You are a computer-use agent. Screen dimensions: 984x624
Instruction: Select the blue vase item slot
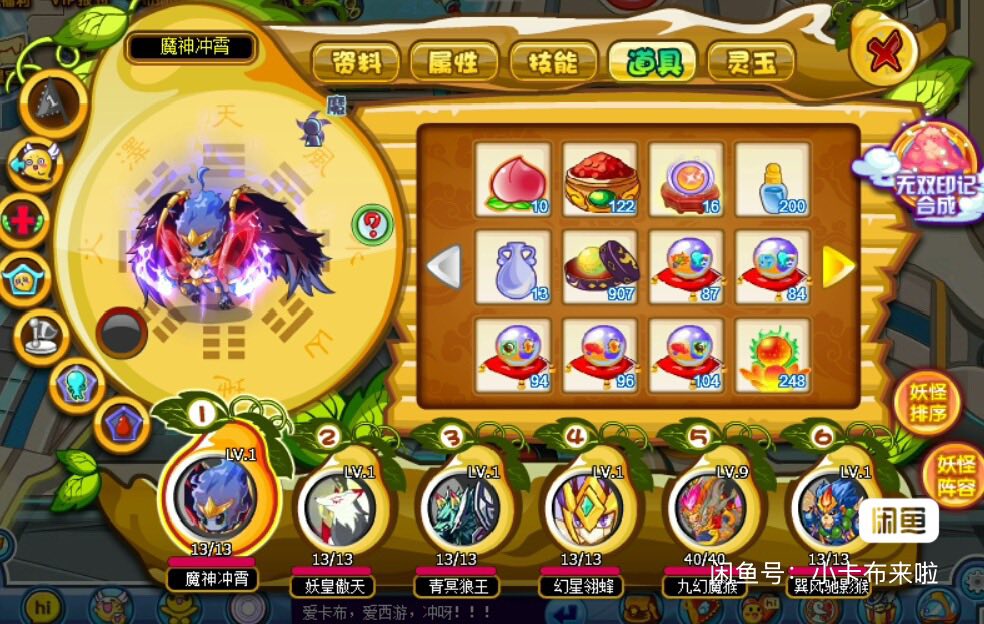point(513,267)
